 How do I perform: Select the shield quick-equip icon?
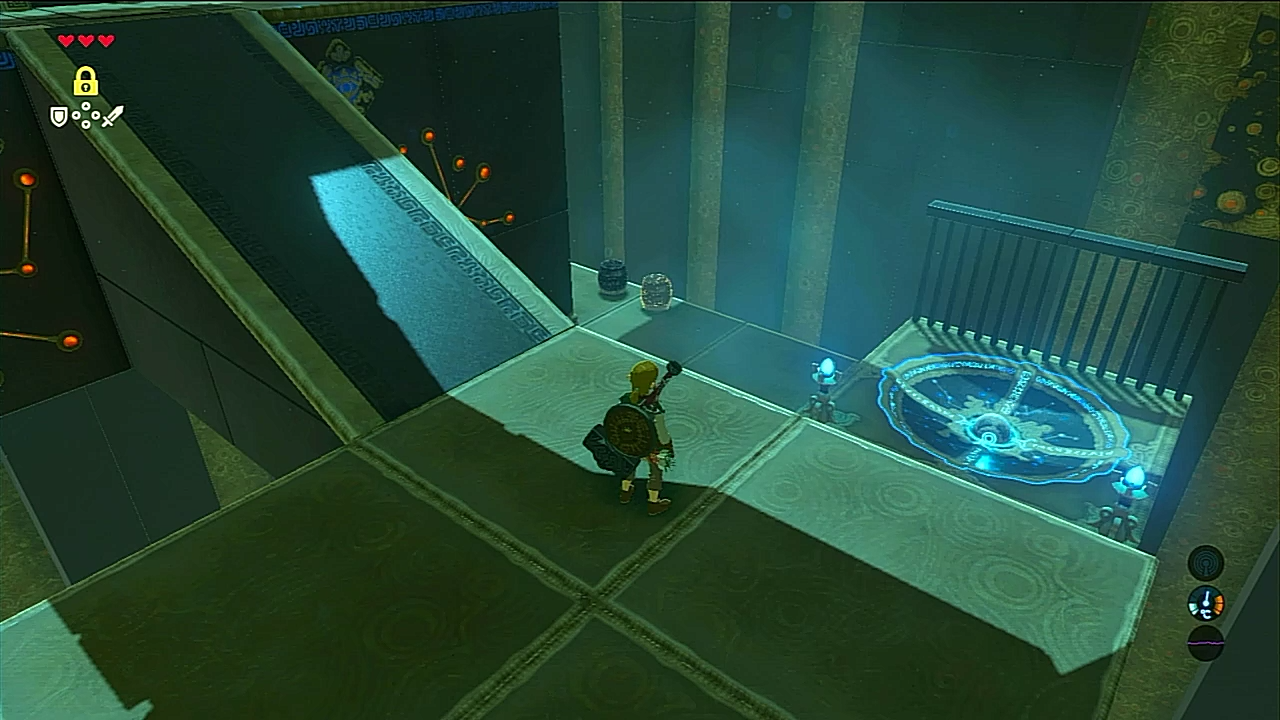pyautogui.click(x=59, y=117)
